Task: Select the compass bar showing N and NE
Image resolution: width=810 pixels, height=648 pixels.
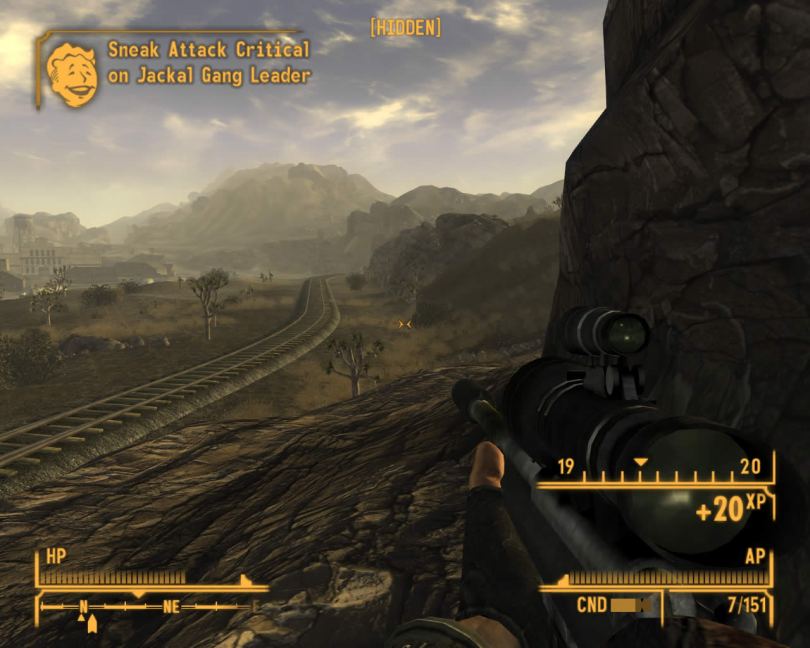Action: click(x=150, y=606)
